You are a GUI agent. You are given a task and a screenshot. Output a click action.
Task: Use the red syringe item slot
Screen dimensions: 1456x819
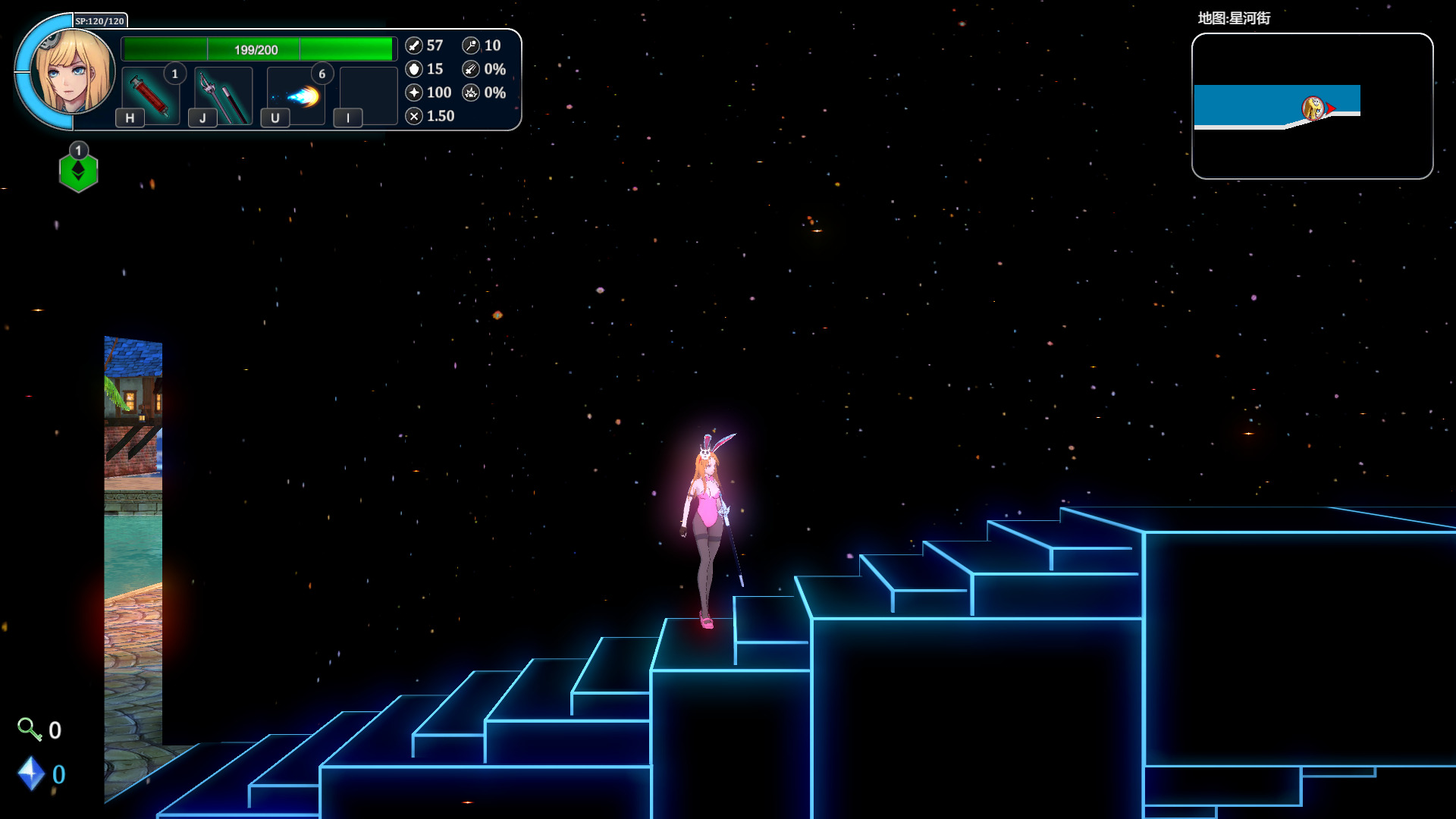pyautogui.click(x=150, y=96)
